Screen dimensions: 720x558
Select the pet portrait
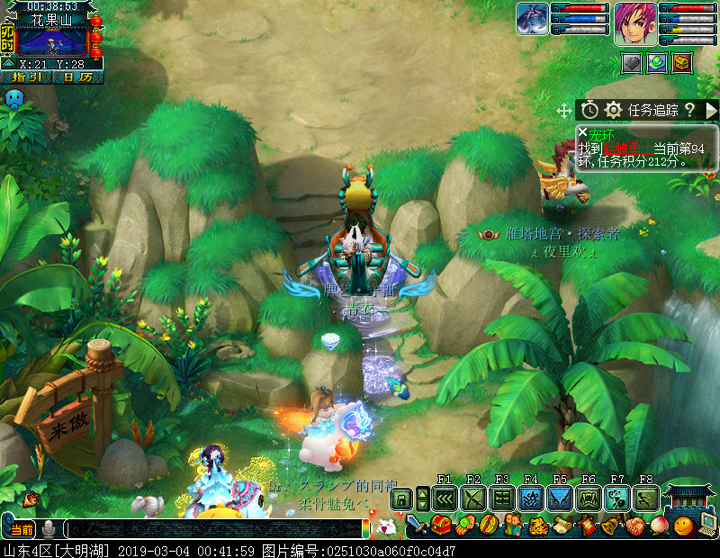tap(532, 18)
